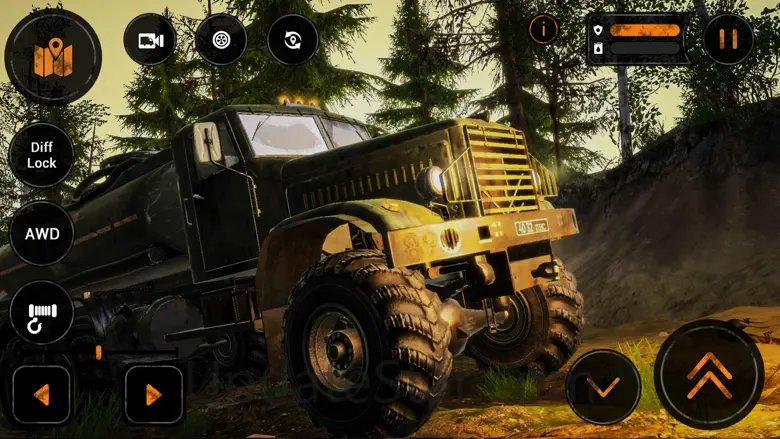Open the map with the orange pin button

pos(52,56)
